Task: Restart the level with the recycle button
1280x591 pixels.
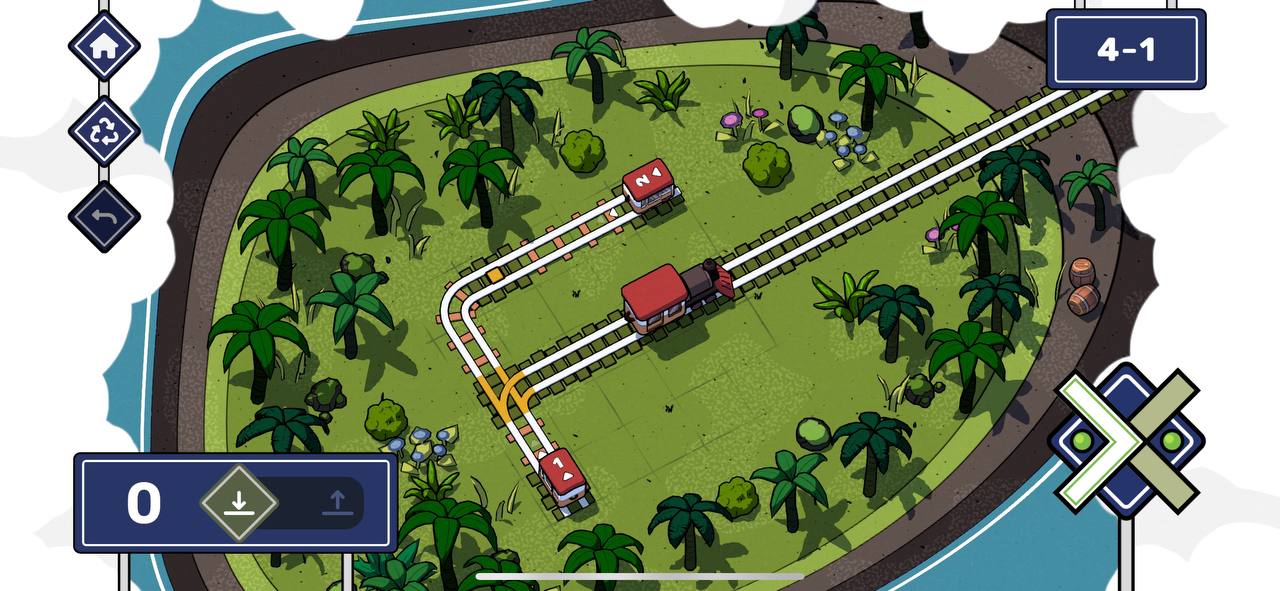Action: coord(104,132)
